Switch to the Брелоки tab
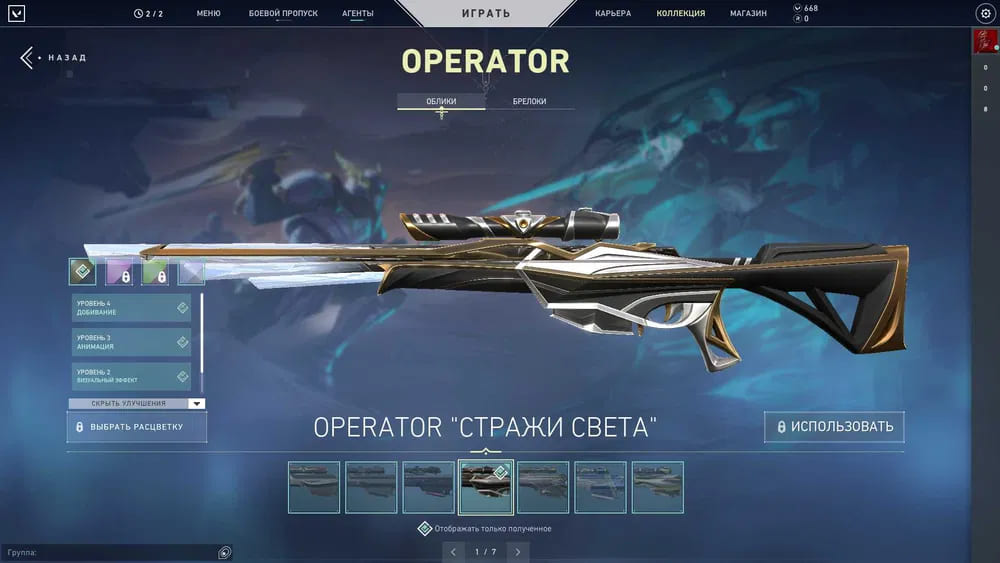 pyautogui.click(x=529, y=102)
